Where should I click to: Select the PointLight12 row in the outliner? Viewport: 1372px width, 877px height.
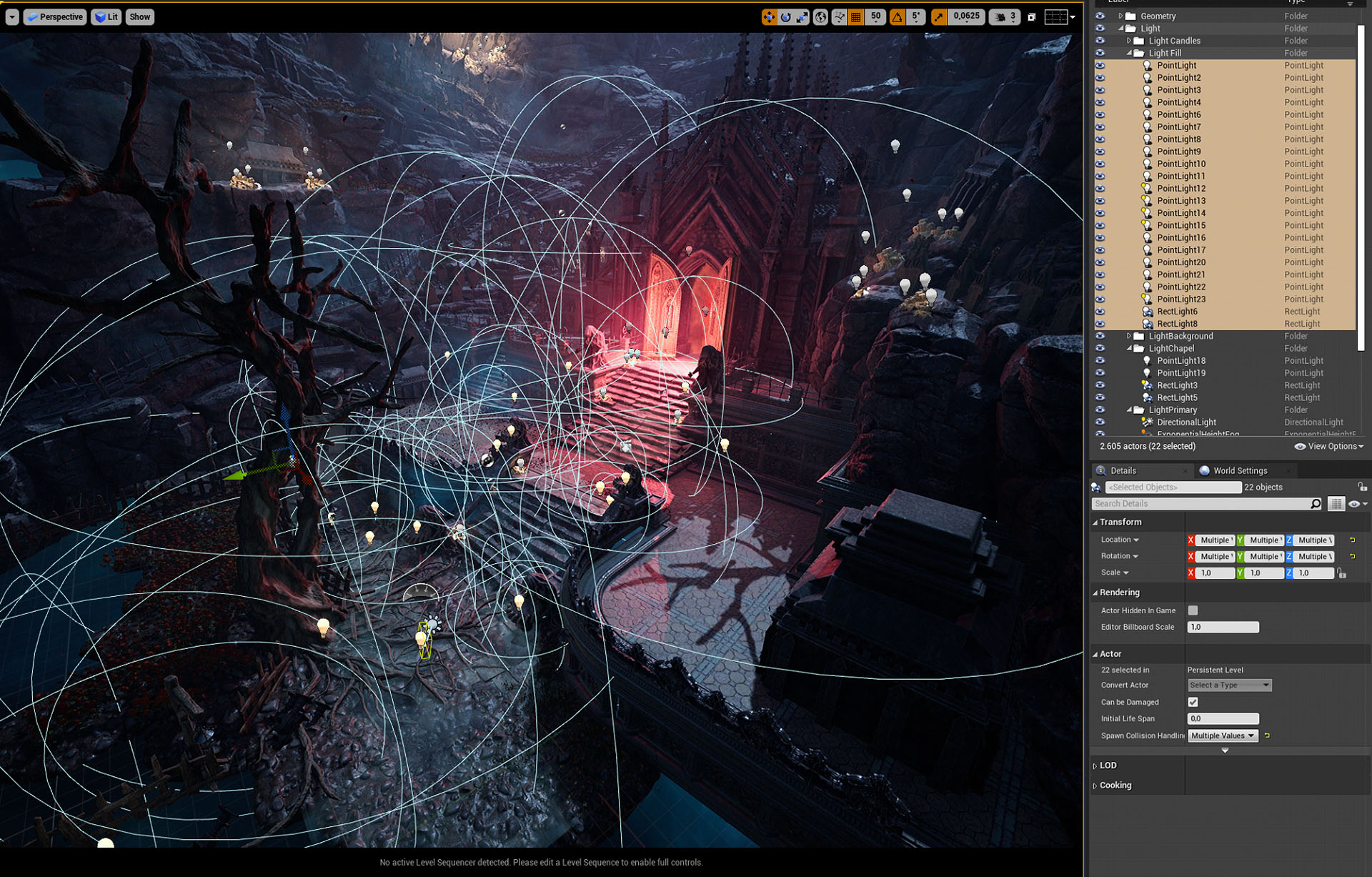coord(1181,189)
